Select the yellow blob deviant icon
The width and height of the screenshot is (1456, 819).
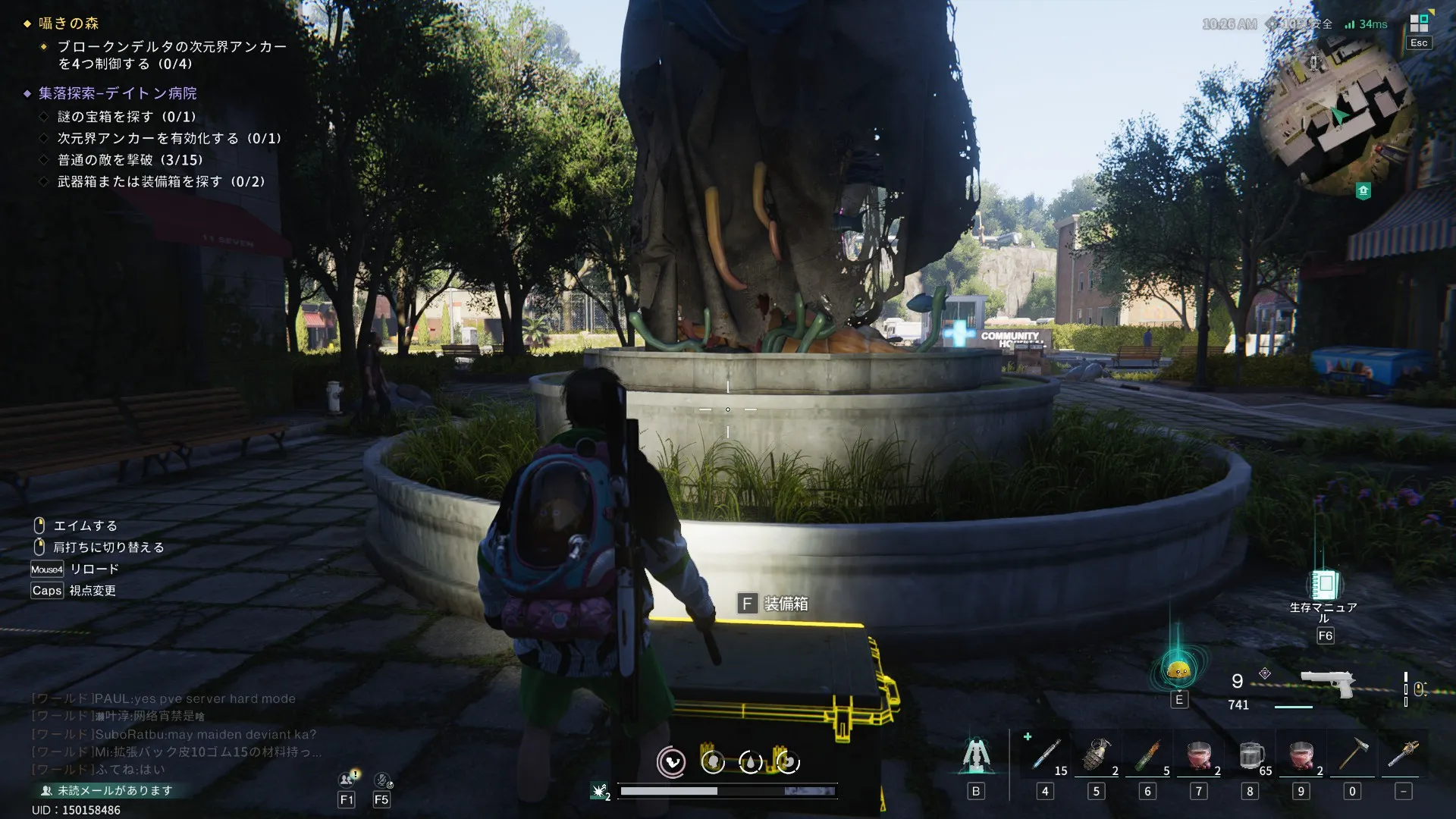[x=1178, y=670]
